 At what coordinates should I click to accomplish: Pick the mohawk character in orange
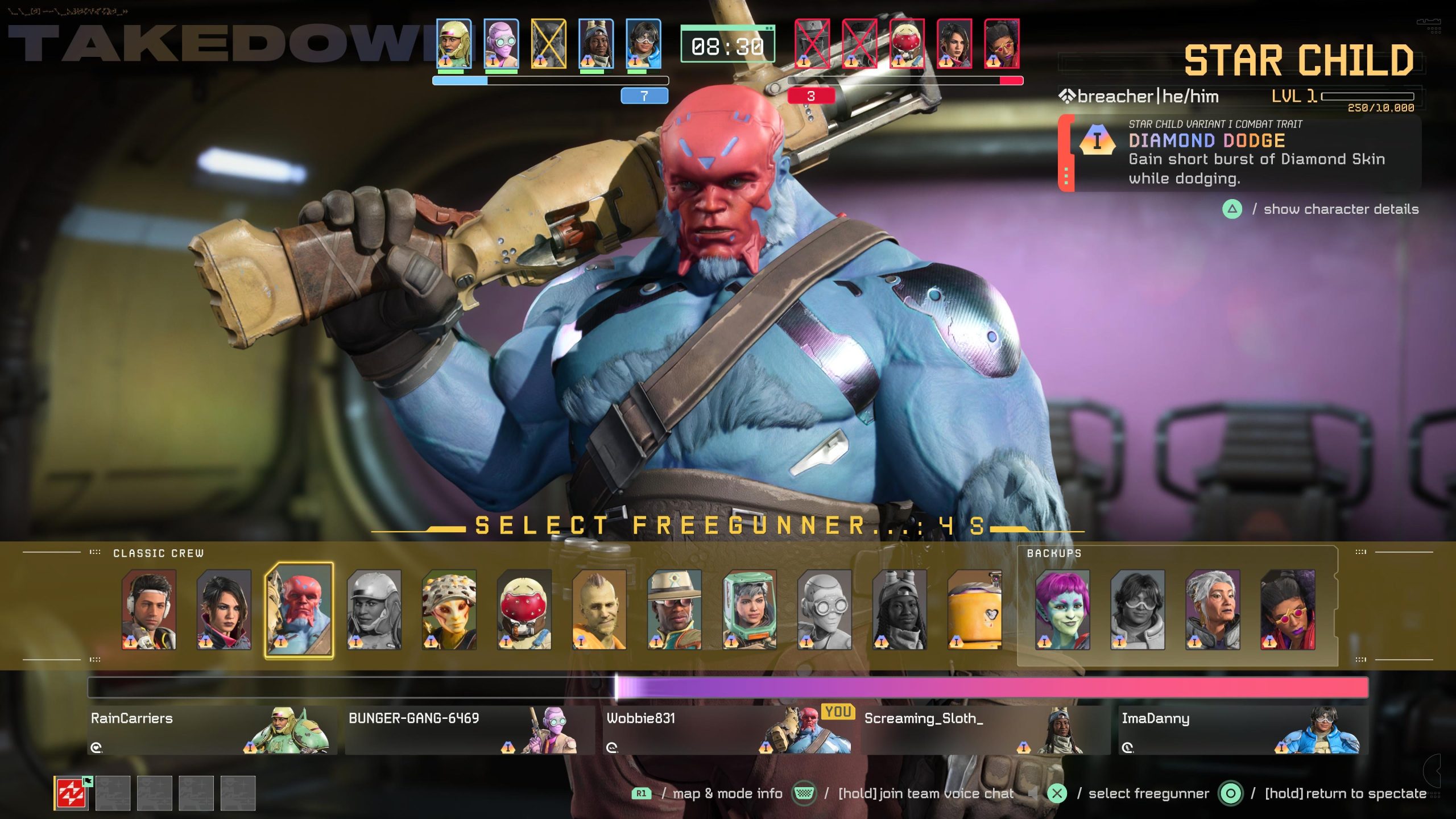[599, 610]
